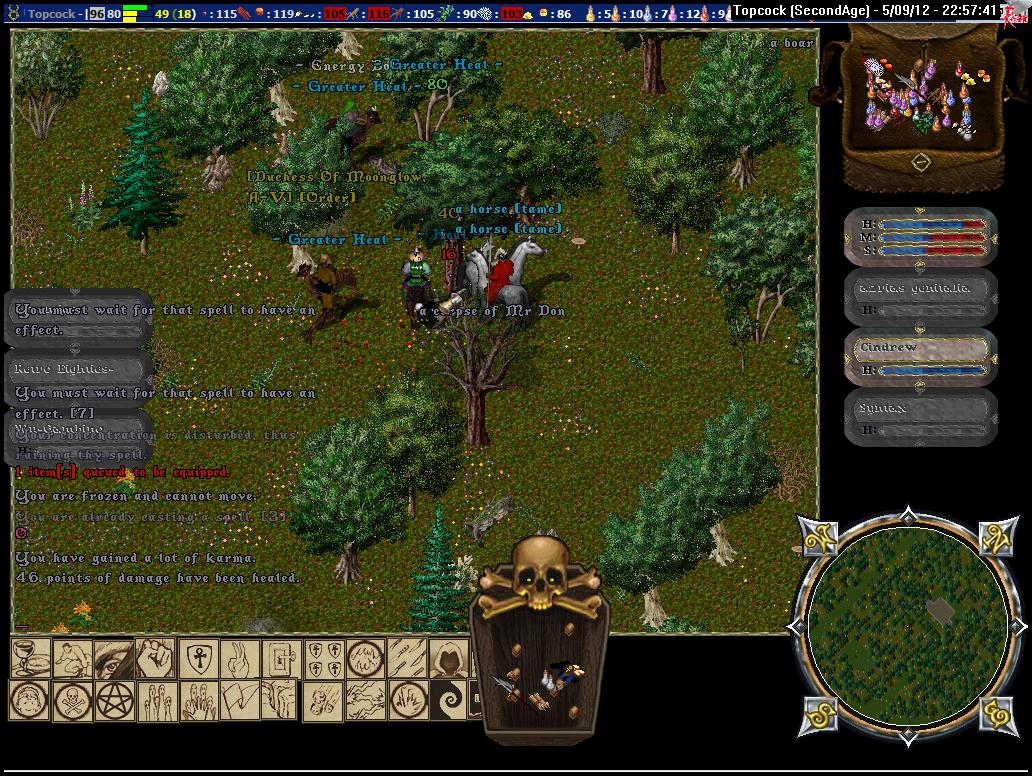1032x776 pixels.
Task: Cast the pentagram spell icon
Action: 114,700
